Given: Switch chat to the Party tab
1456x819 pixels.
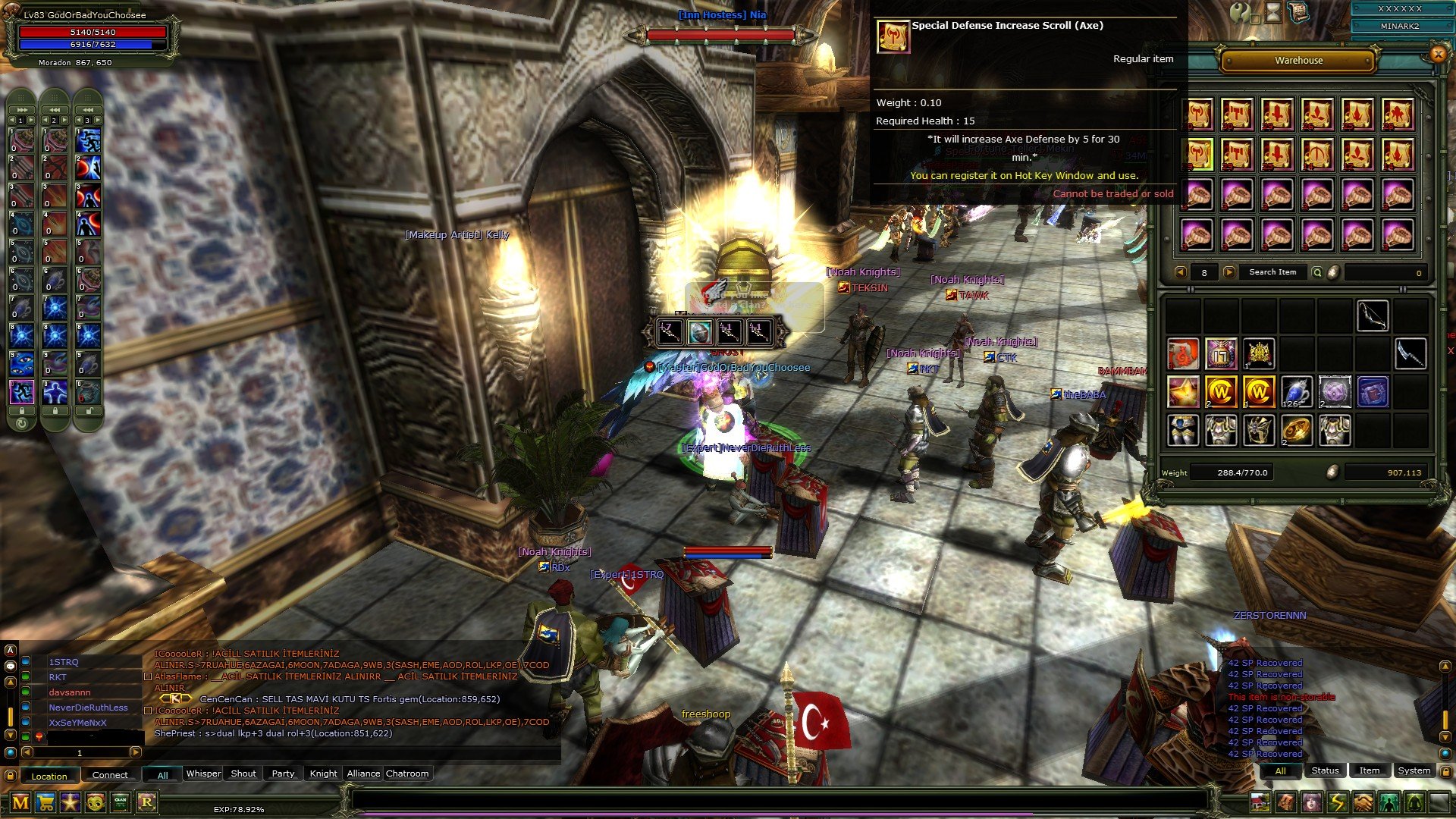Looking at the screenshot, I should point(283,773).
